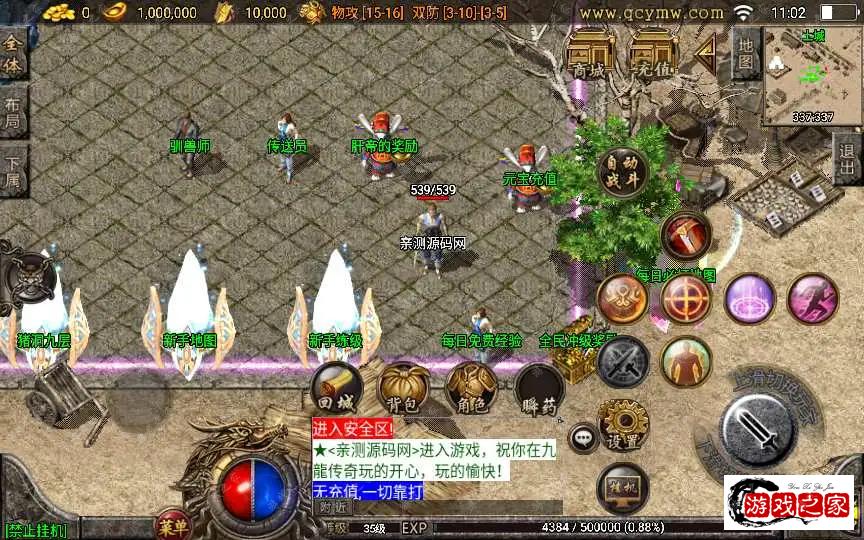The height and width of the screenshot is (540, 864).
Task: Select the 下属 tab on the left edge
Action: pos(13,172)
